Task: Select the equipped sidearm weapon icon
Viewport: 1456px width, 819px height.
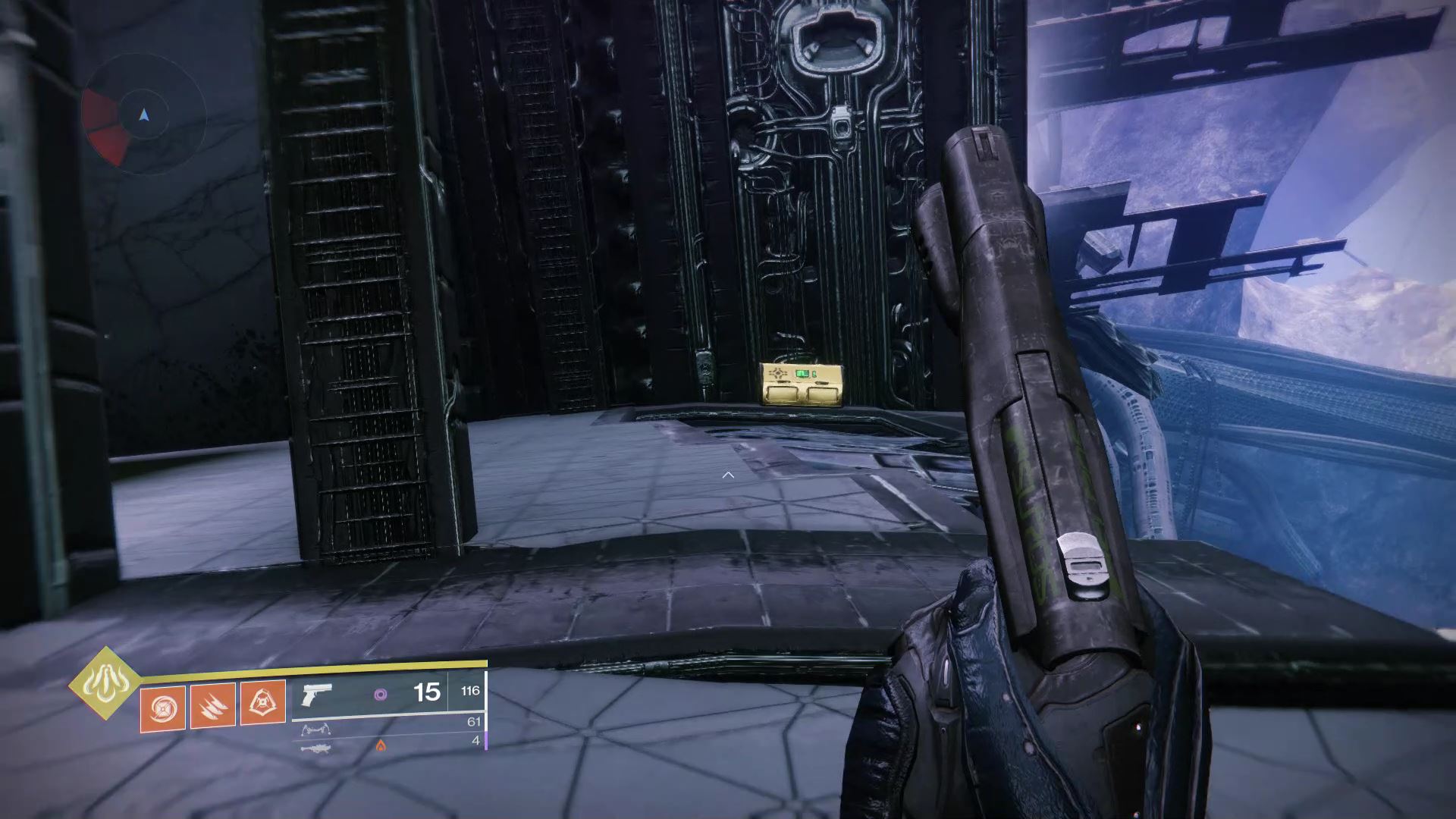Action: point(317,695)
